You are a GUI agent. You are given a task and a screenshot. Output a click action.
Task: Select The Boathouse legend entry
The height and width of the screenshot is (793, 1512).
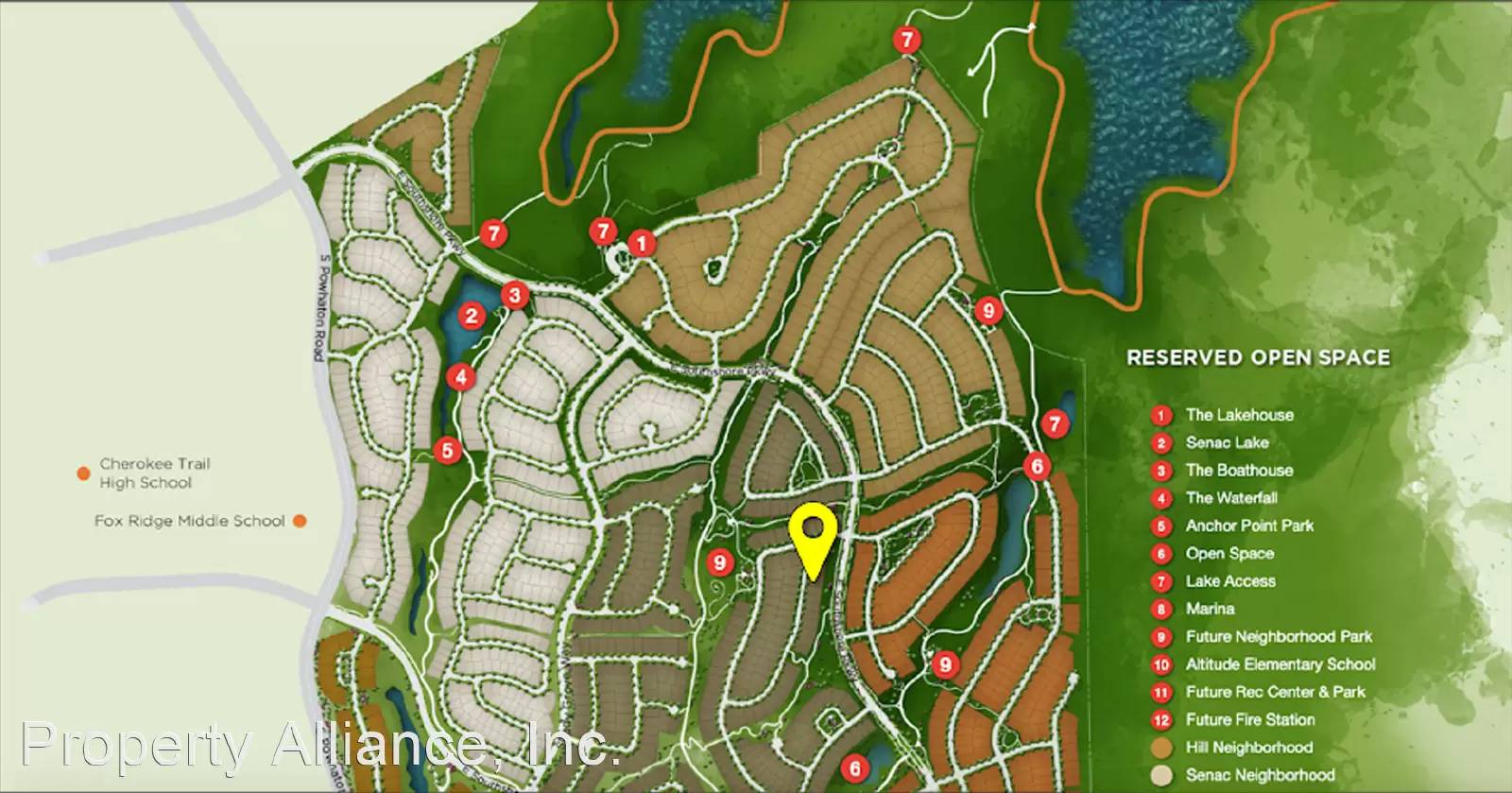coord(1239,471)
